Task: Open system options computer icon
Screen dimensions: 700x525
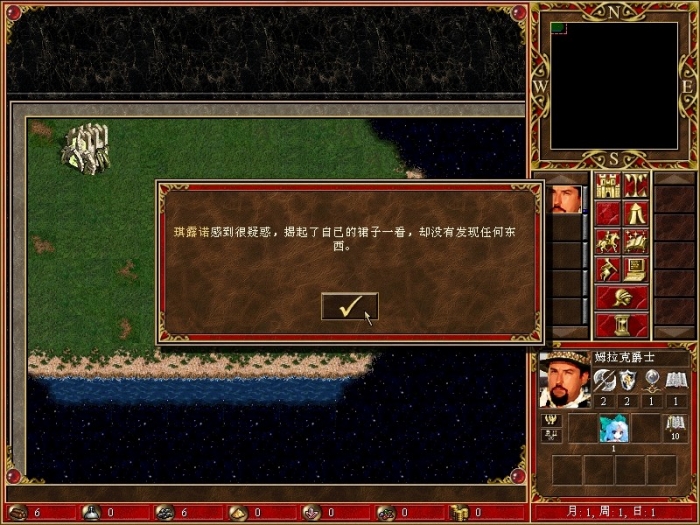Action: (x=635, y=269)
